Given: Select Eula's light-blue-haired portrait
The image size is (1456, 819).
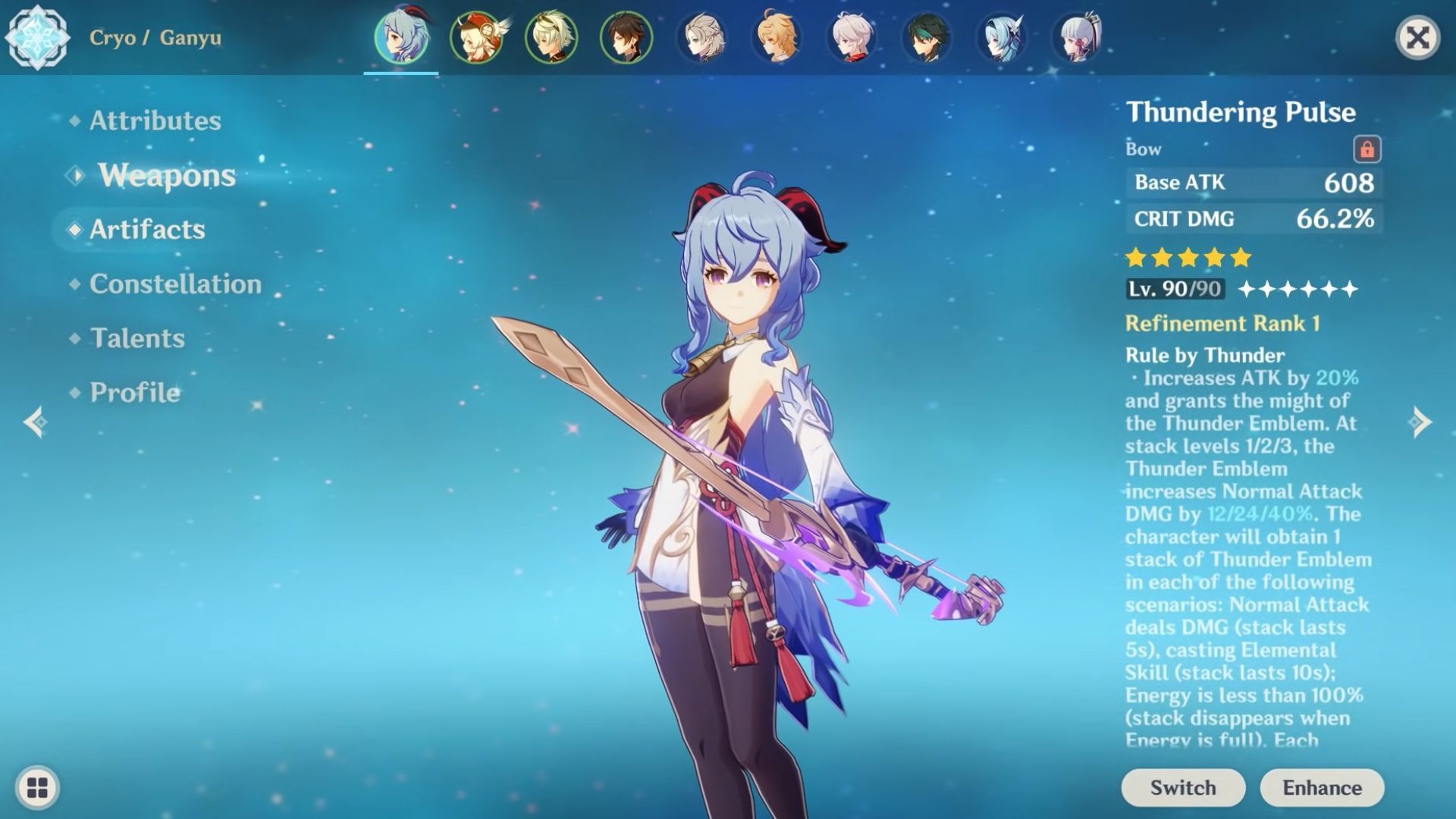Looking at the screenshot, I should [x=1000, y=36].
